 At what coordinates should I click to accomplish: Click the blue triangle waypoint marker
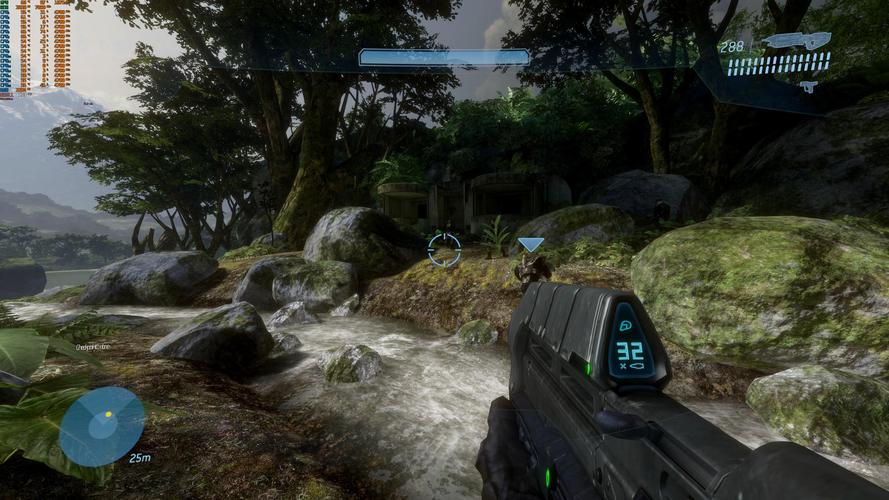pyautogui.click(x=531, y=245)
